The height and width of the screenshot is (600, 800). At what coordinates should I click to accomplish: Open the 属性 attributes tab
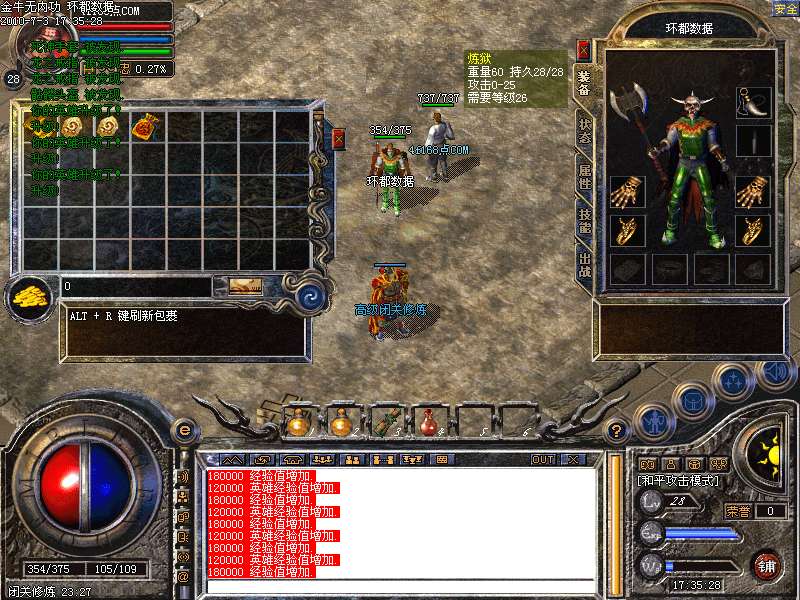click(x=584, y=178)
